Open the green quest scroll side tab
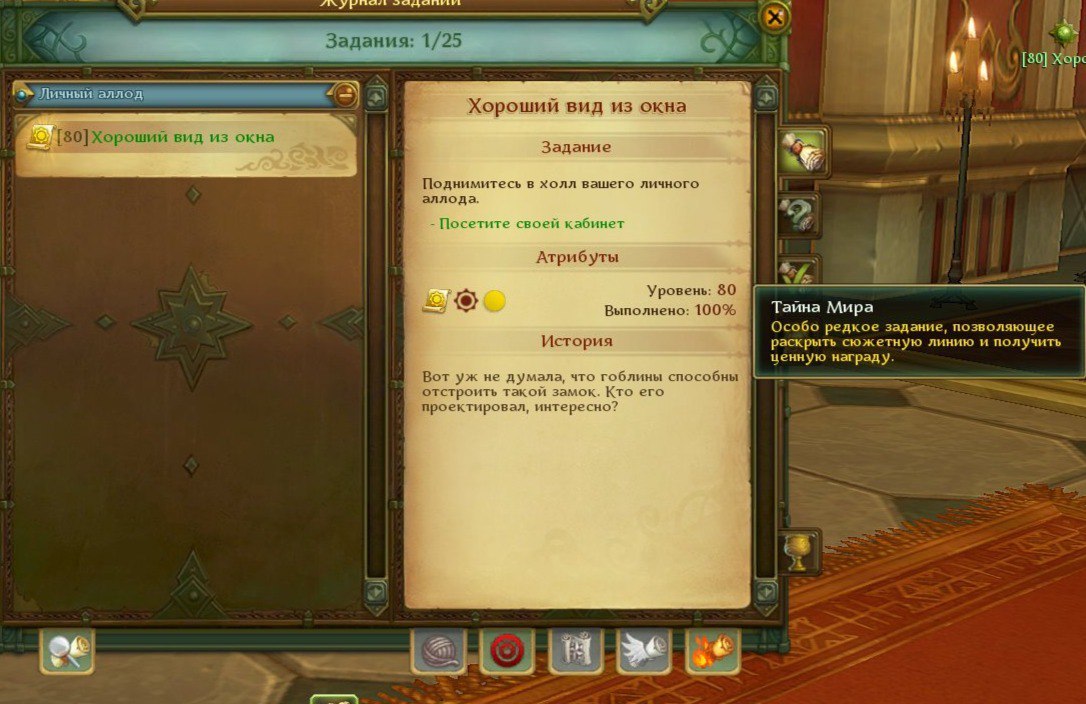 tap(800, 151)
